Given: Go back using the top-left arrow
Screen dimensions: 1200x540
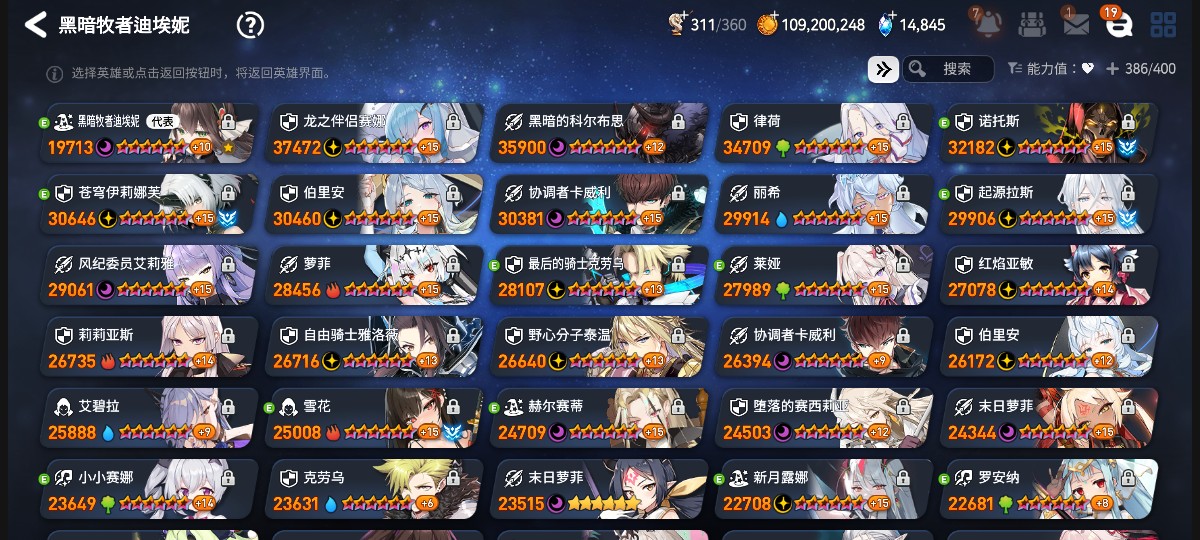Looking at the screenshot, I should click(36, 25).
